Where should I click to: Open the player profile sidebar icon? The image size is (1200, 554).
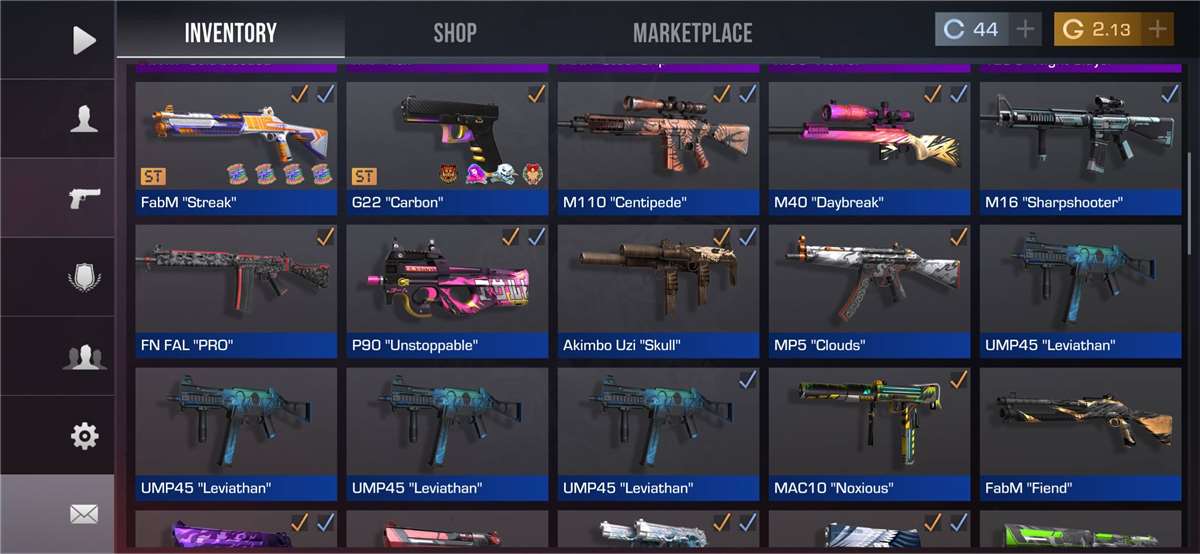(84, 119)
